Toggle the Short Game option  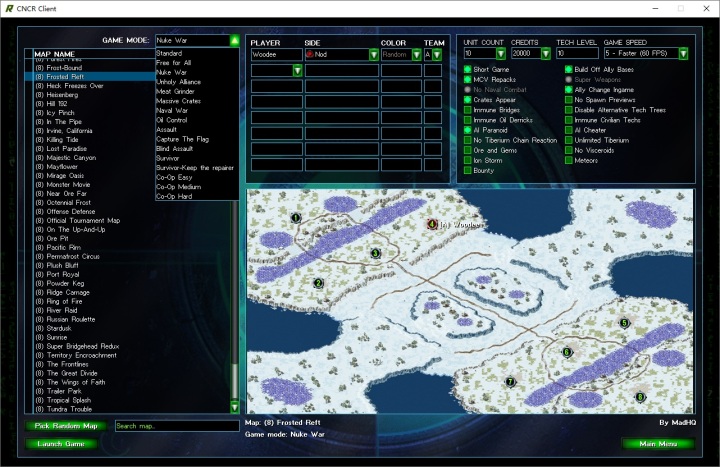468,69
